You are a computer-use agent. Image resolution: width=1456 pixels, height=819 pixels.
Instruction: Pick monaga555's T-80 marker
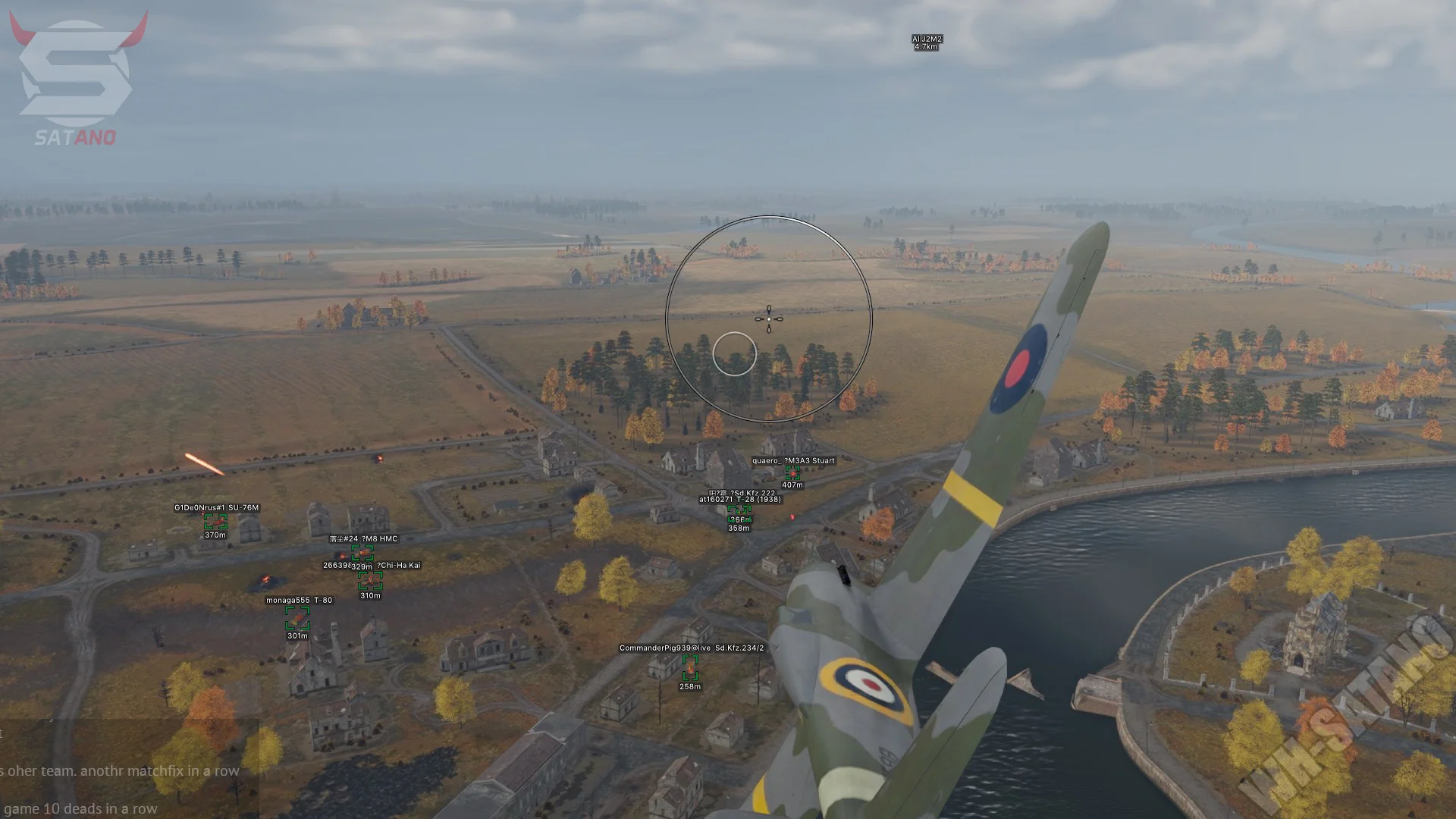pos(297,619)
